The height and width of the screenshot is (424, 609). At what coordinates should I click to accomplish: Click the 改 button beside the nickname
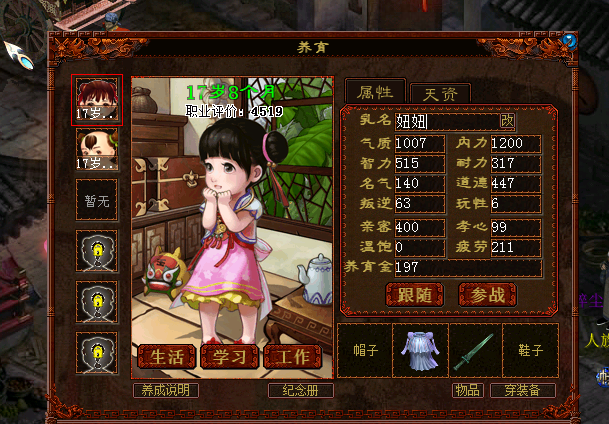coord(507,121)
